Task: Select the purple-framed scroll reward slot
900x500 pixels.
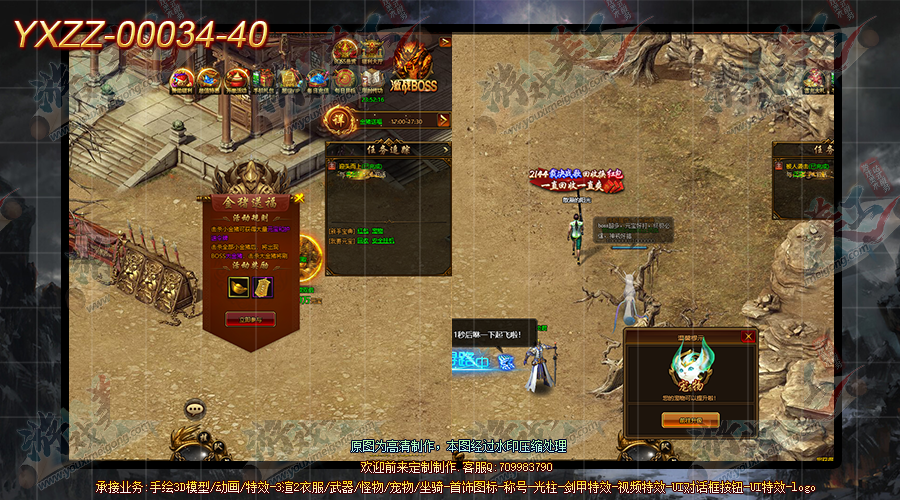Action: click(262, 289)
